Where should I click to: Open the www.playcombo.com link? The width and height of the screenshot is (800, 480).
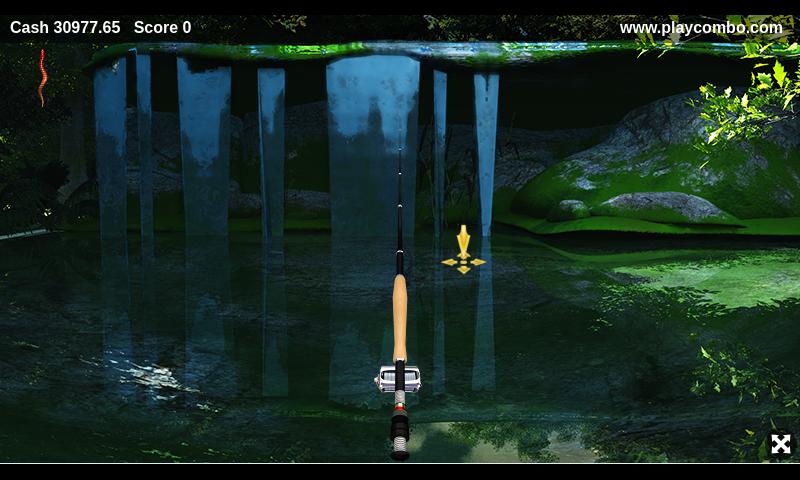coord(701,28)
